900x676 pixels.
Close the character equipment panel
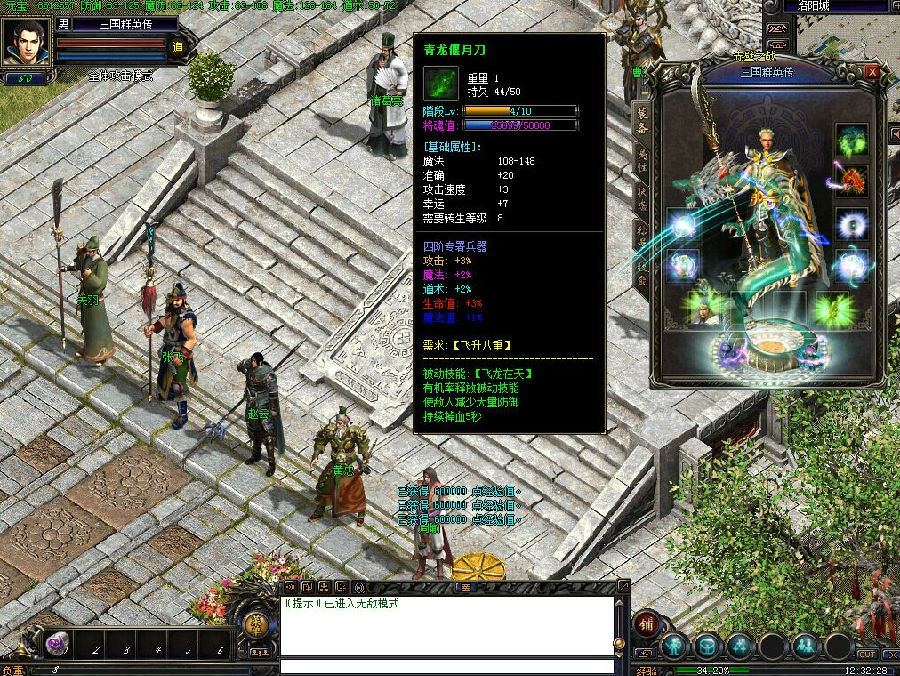[873, 72]
